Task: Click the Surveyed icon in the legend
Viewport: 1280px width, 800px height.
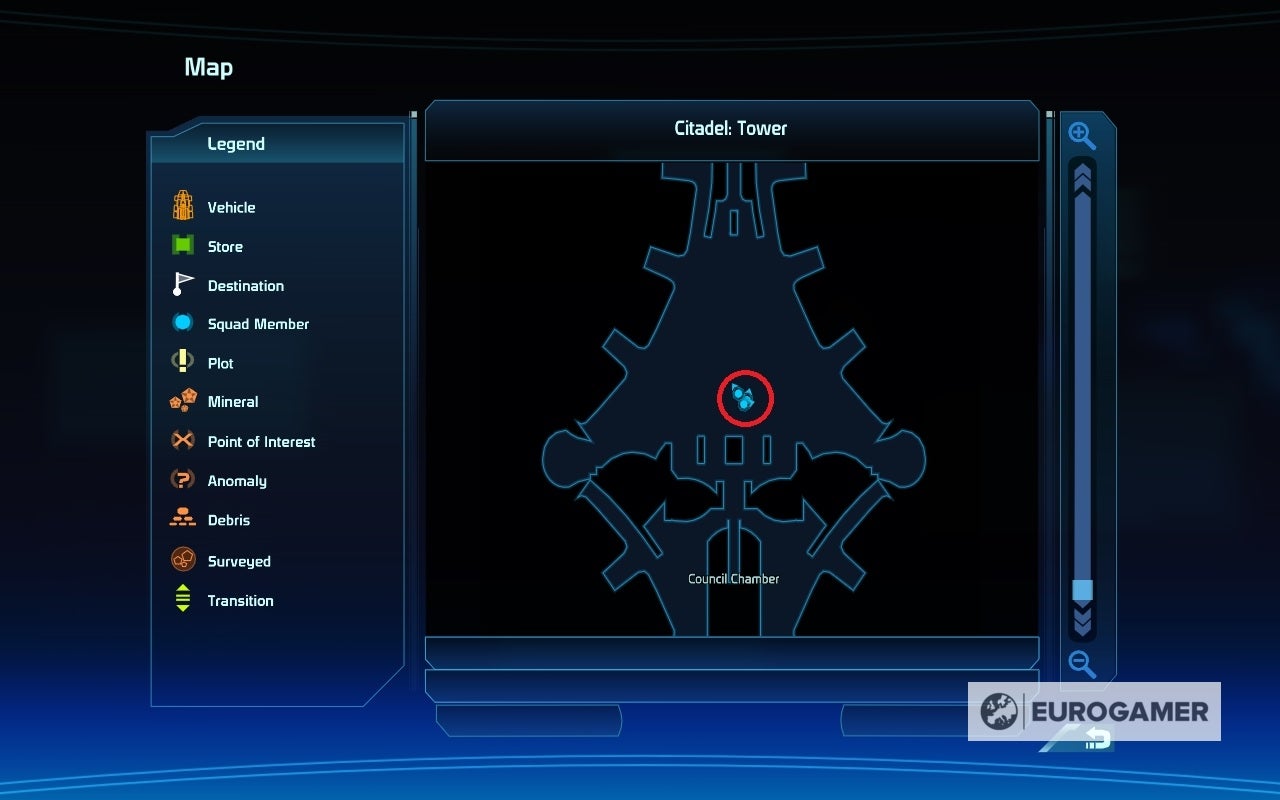Action: coord(181,559)
